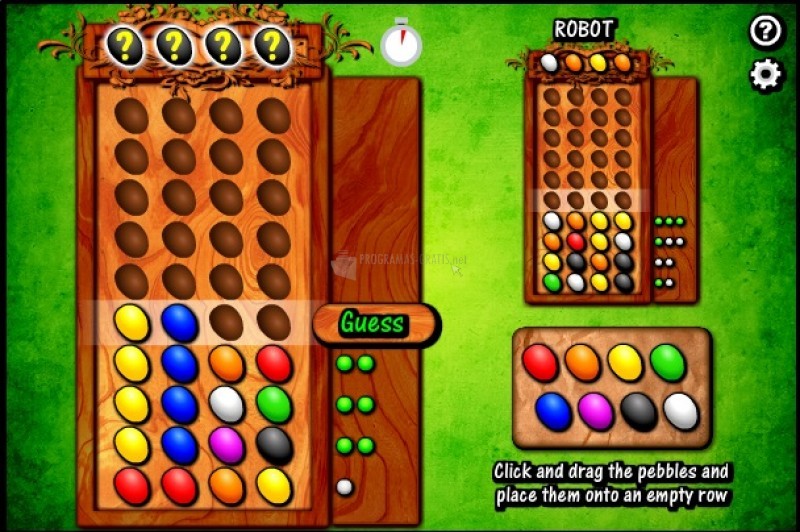Image resolution: width=800 pixels, height=532 pixels.
Task: Choose the yellow pebble from the palette
Action: (x=625, y=362)
